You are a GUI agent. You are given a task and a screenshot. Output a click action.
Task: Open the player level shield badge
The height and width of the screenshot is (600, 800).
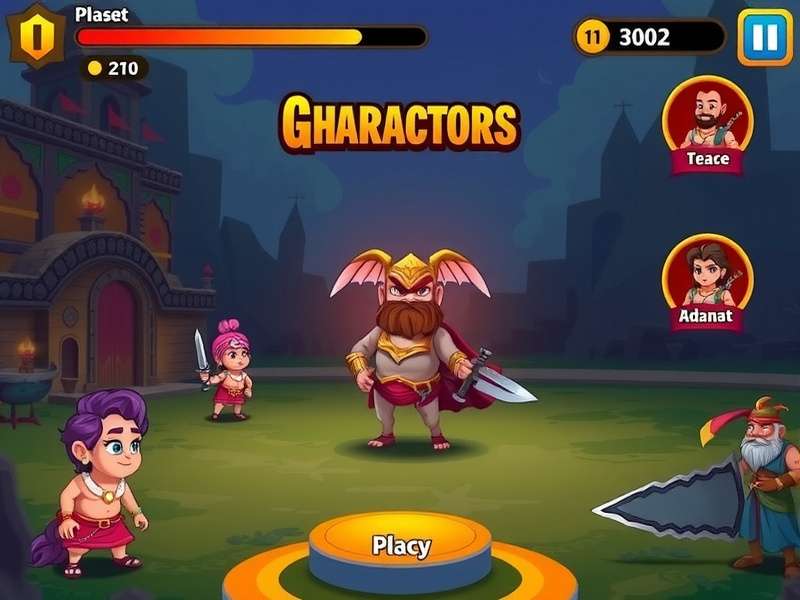[36, 36]
